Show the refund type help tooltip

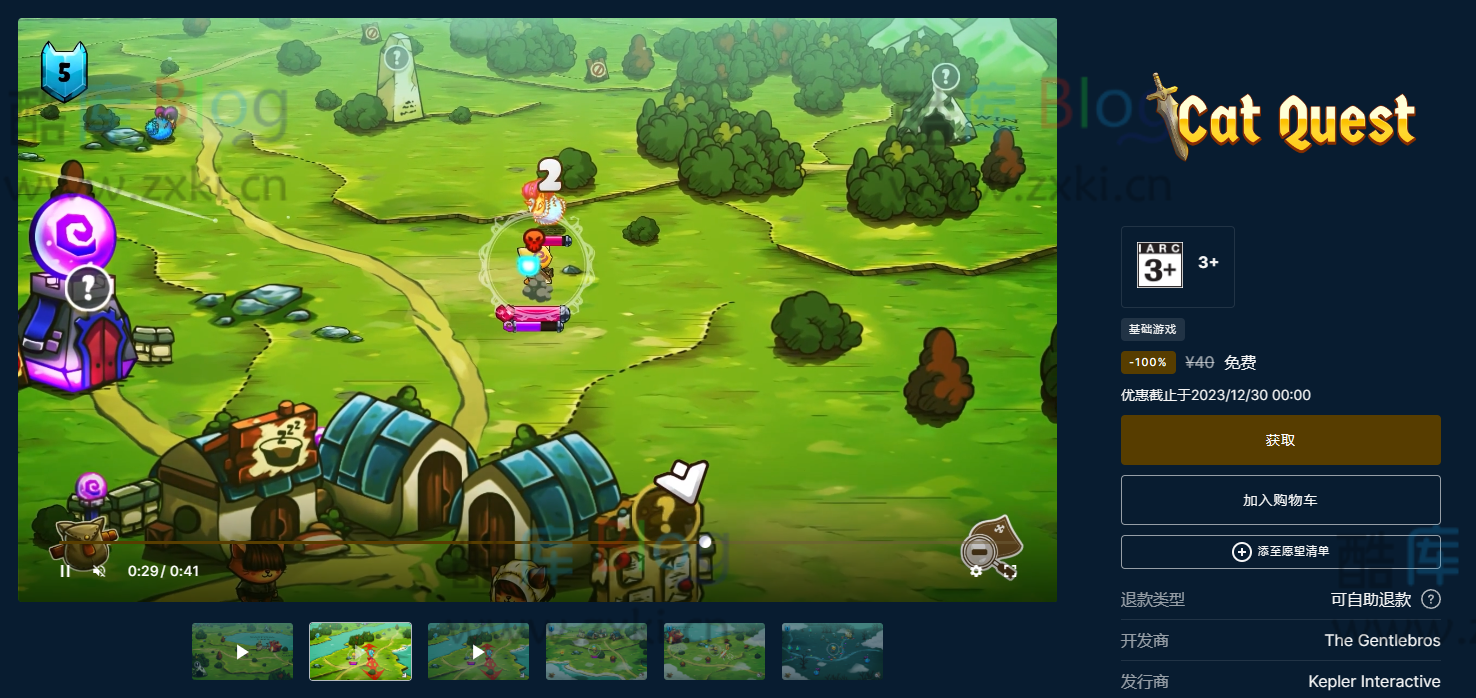coord(1431,599)
